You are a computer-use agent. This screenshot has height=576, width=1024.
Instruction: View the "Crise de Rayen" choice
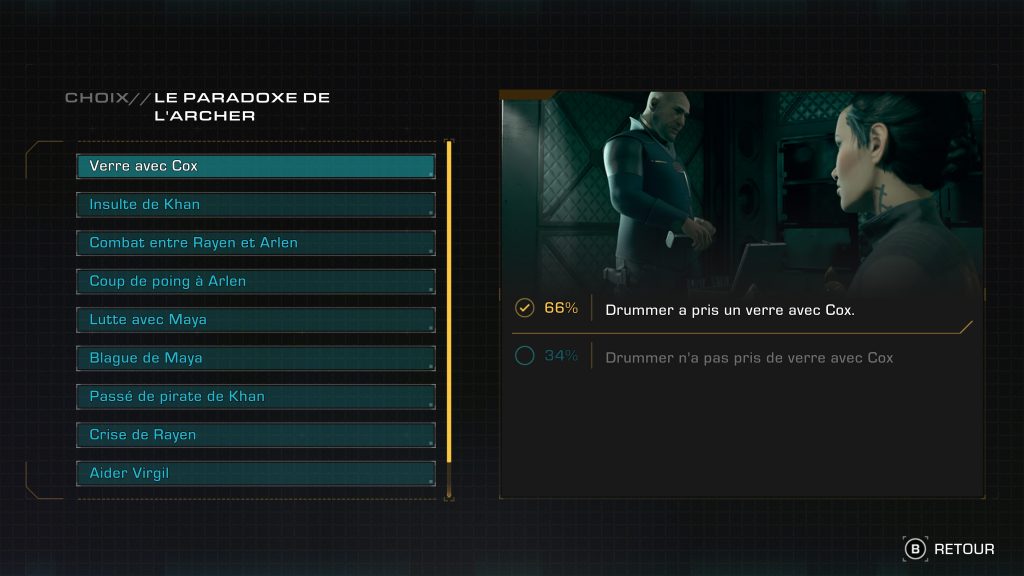256,435
